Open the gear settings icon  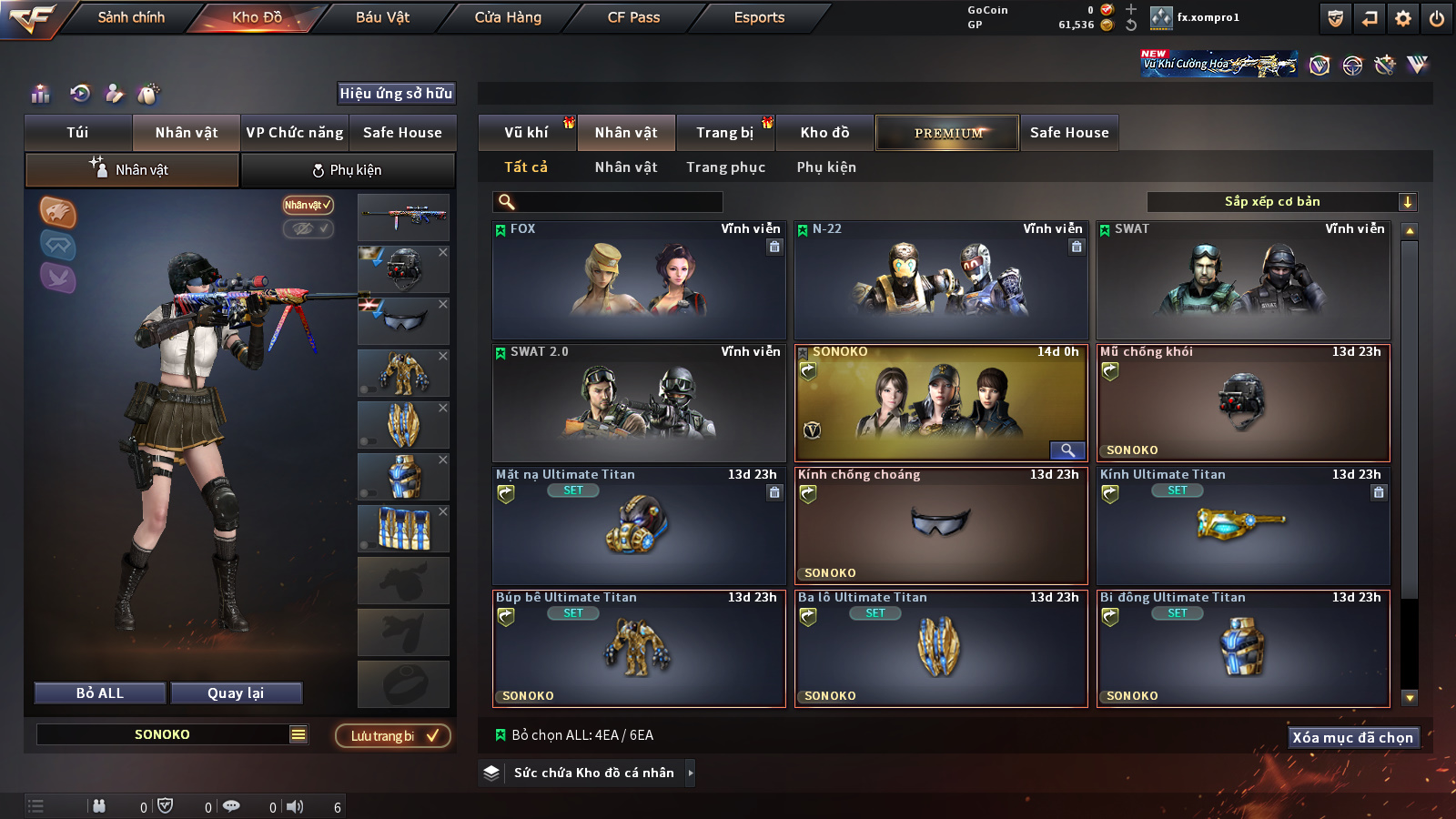pyautogui.click(x=1403, y=18)
